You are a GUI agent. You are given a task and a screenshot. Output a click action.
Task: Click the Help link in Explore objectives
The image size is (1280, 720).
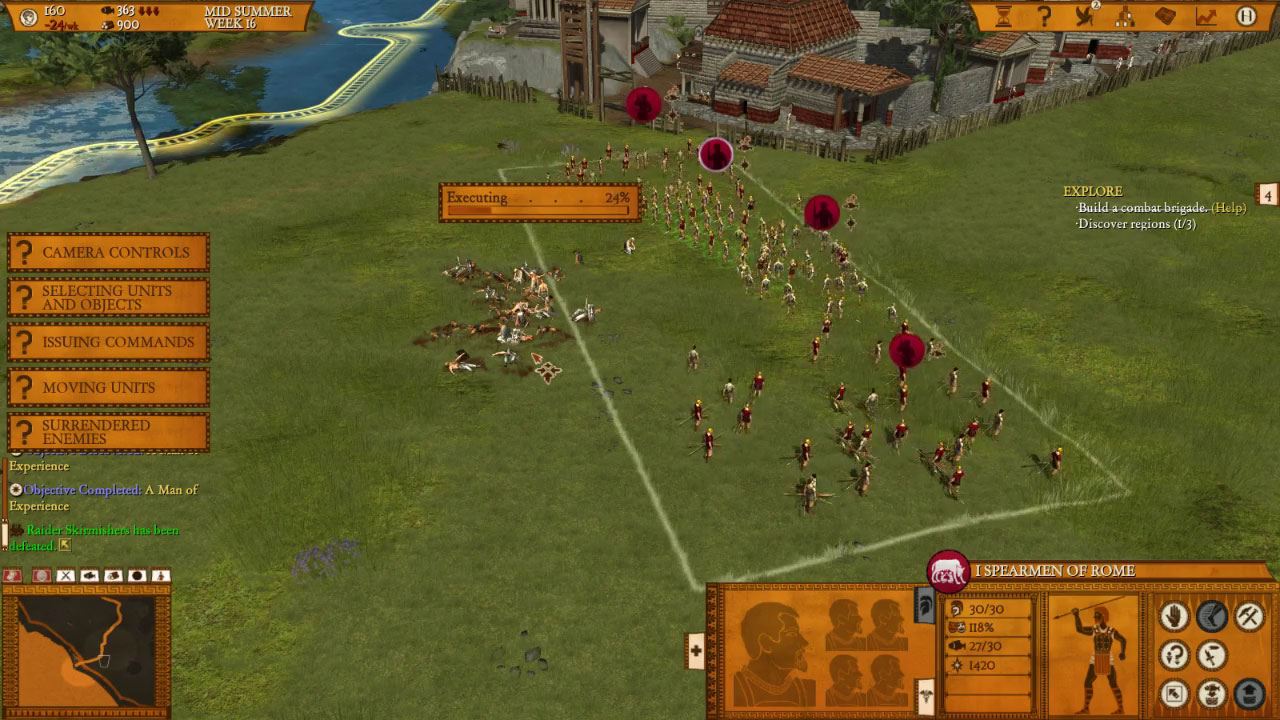coord(1229,208)
